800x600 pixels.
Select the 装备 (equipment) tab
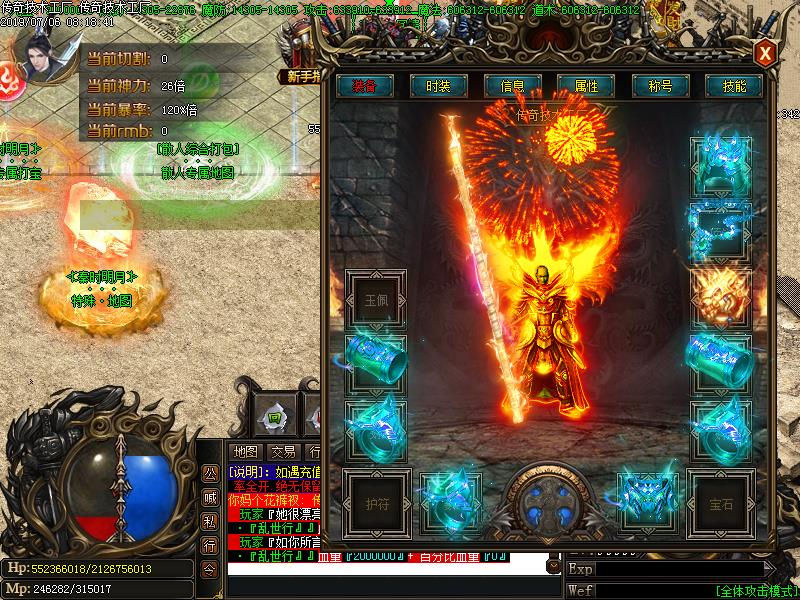coord(364,86)
